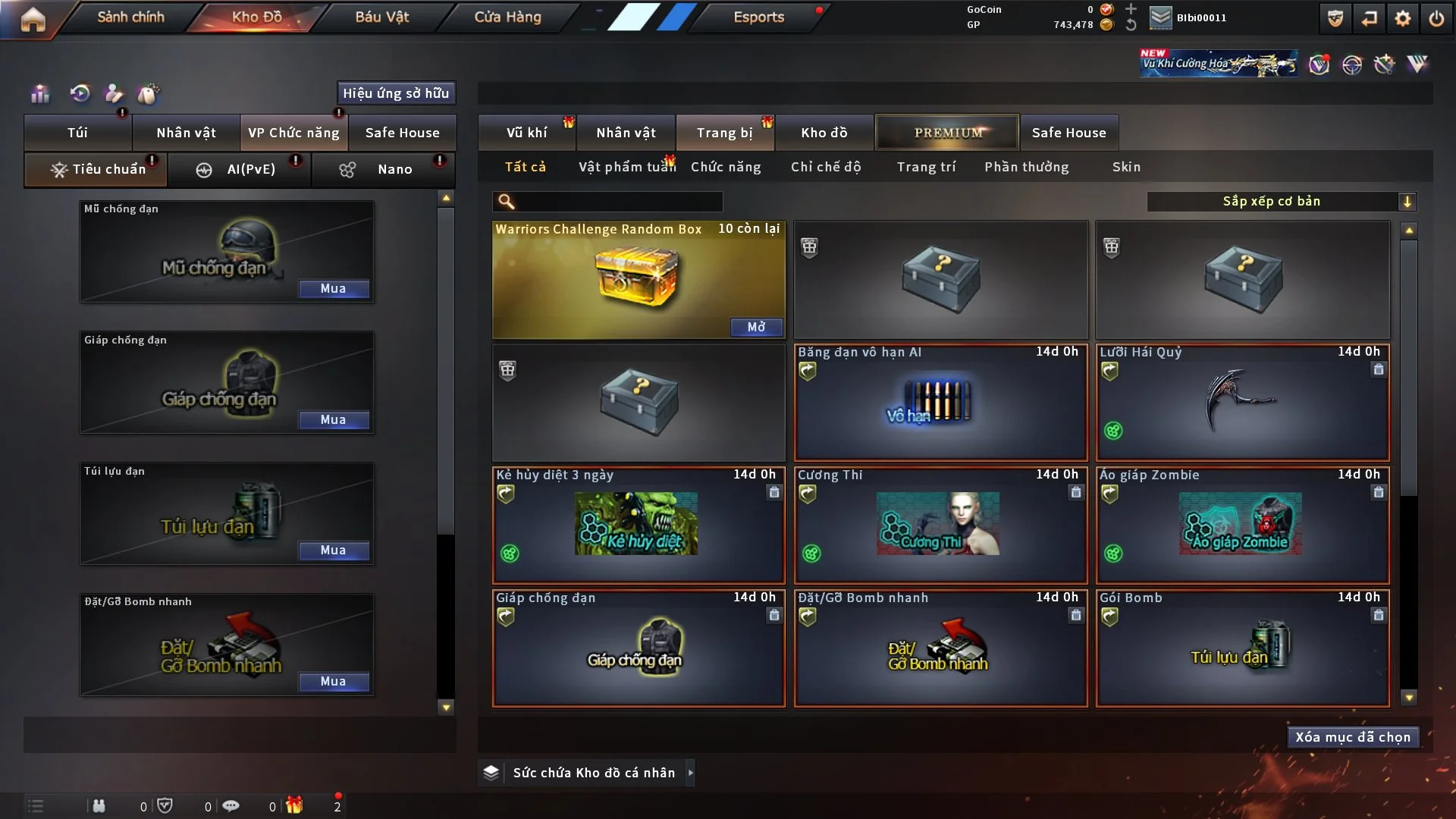Open the Sắp xếp cơ bản dropdown
The width and height of the screenshot is (1456, 819).
(x=1282, y=202)
